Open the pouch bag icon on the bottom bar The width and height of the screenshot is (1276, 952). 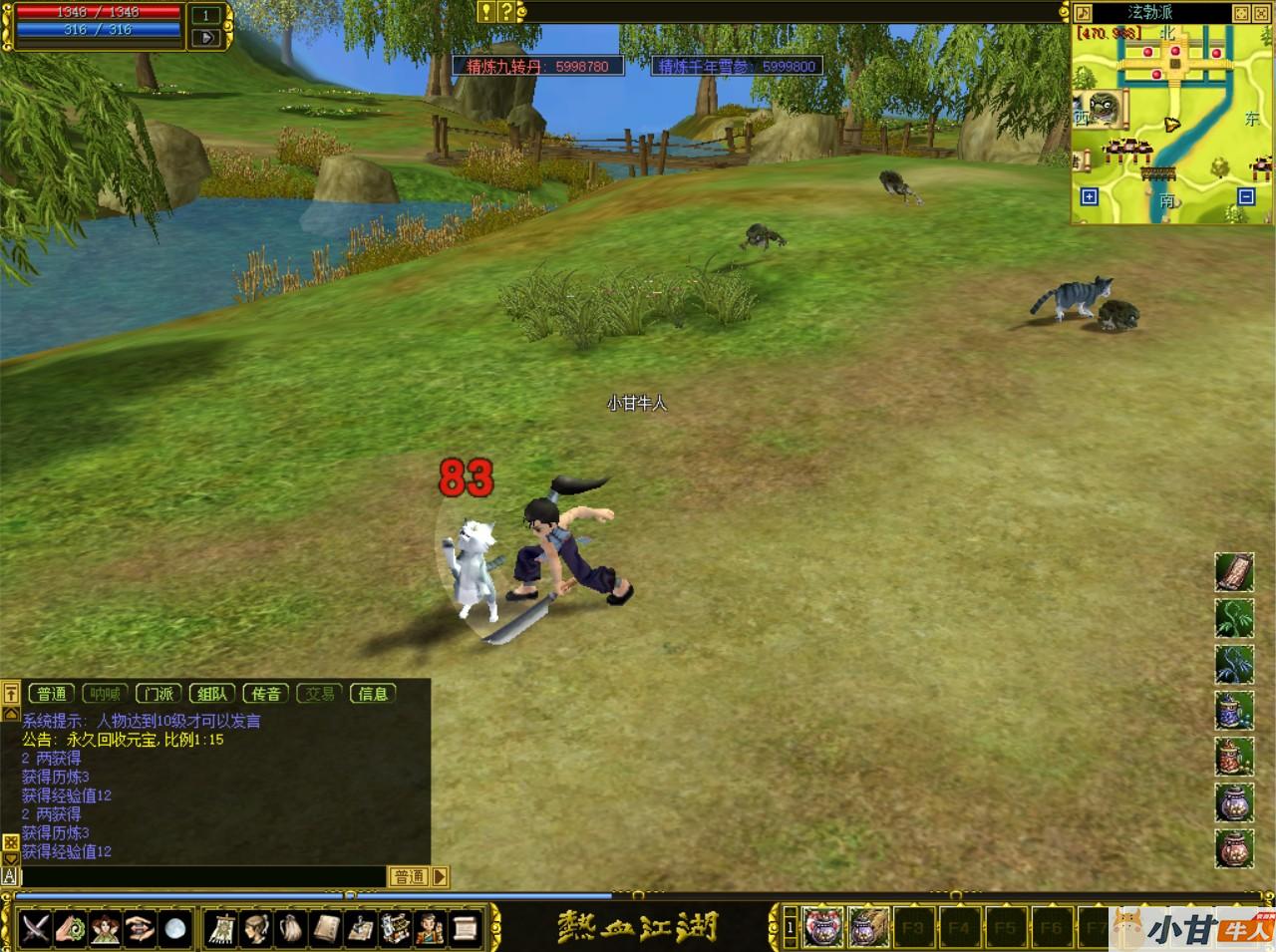[x=291, y=928]
